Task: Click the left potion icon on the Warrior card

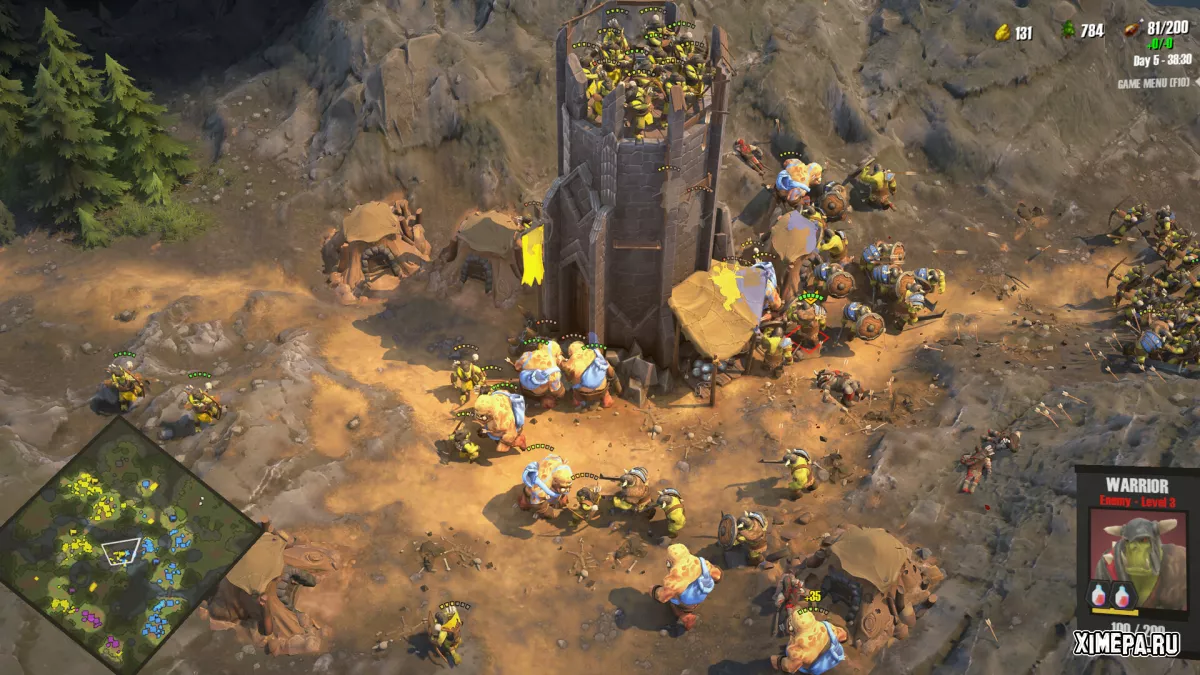Action: (1099, 596)
